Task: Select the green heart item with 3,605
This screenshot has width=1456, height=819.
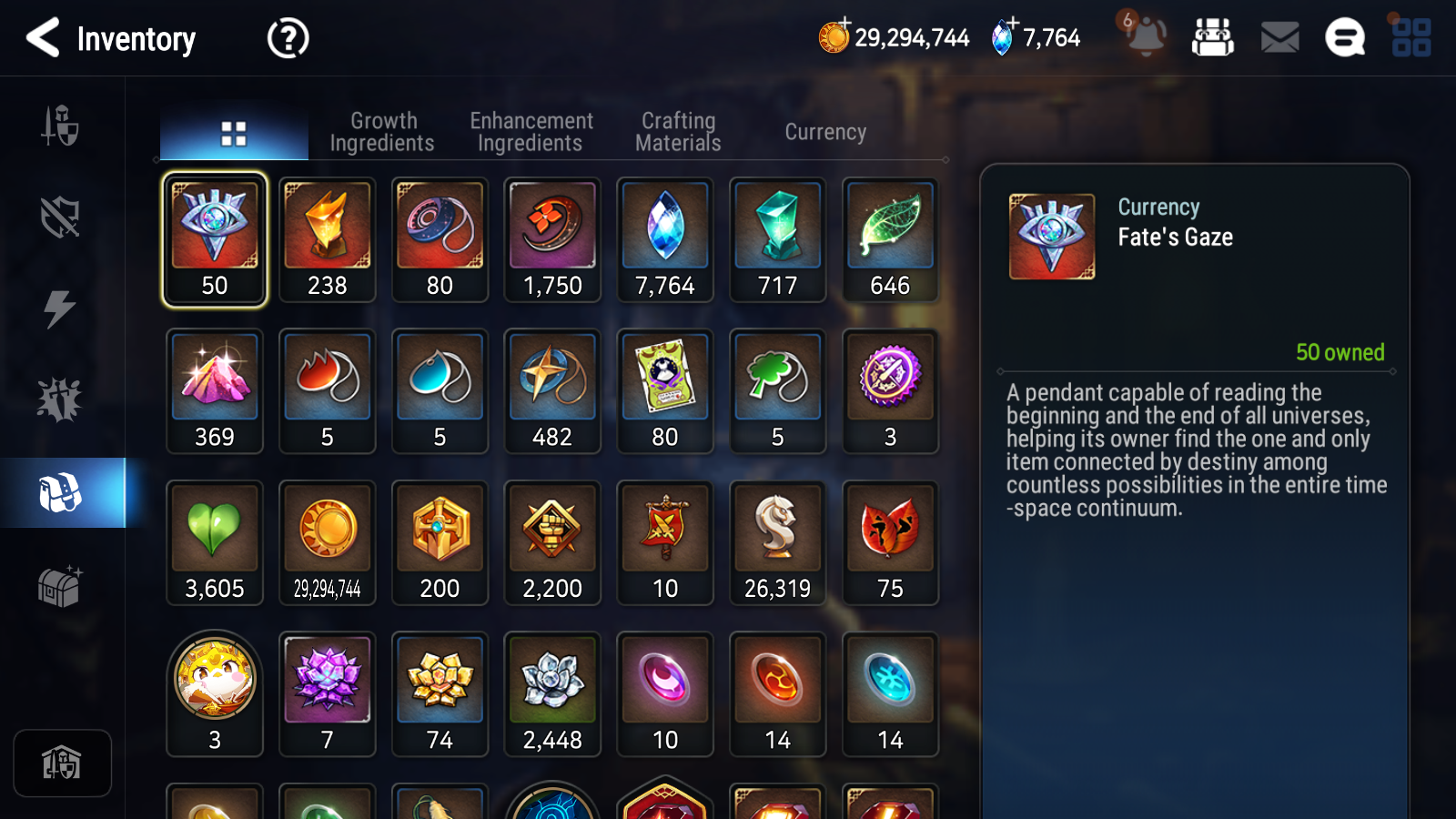Action: (215, 542)
